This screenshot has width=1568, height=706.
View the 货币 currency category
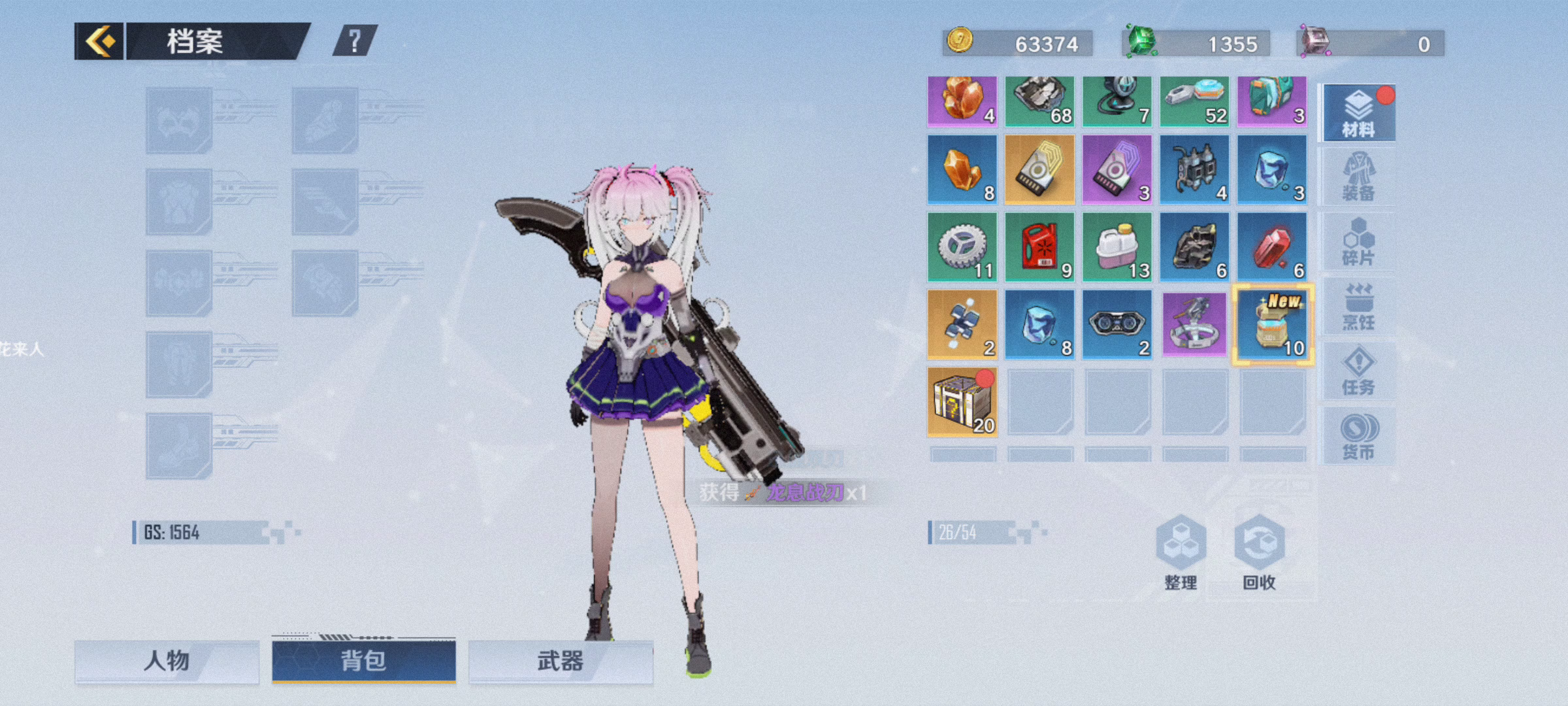click(1359, 436)
